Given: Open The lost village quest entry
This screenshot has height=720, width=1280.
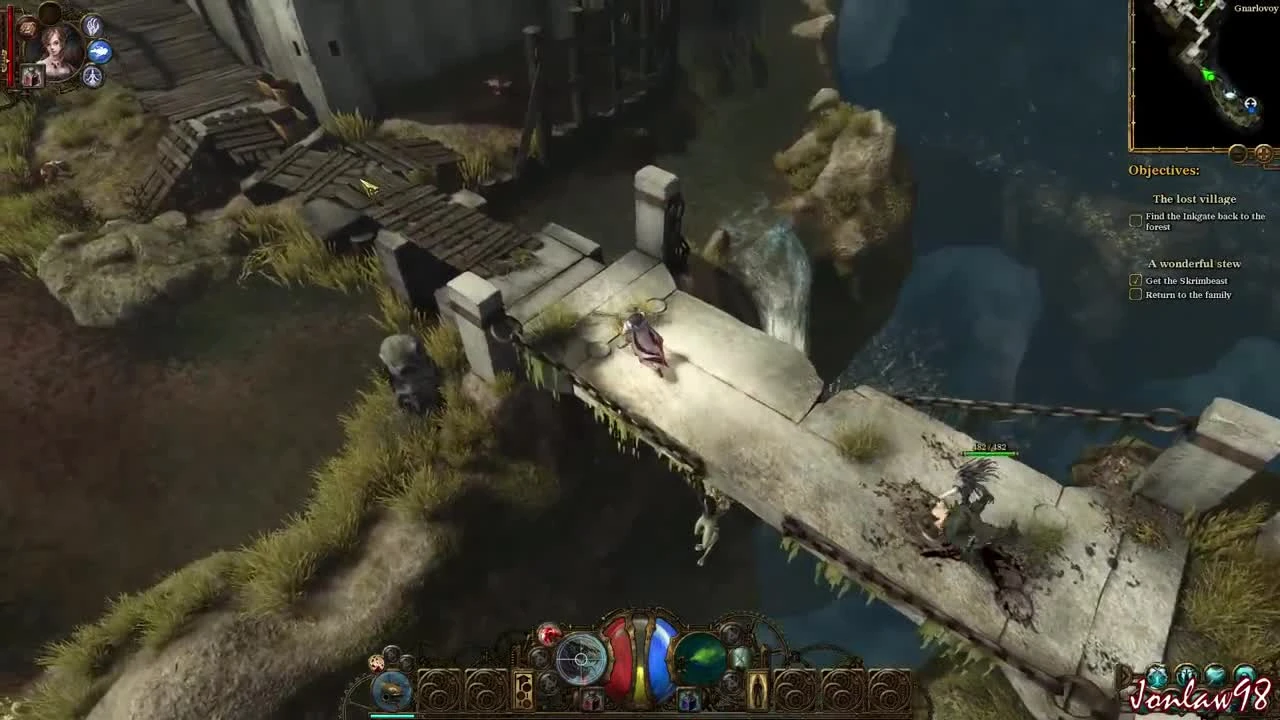Looking at the screenshot, I should [1196, 199].
